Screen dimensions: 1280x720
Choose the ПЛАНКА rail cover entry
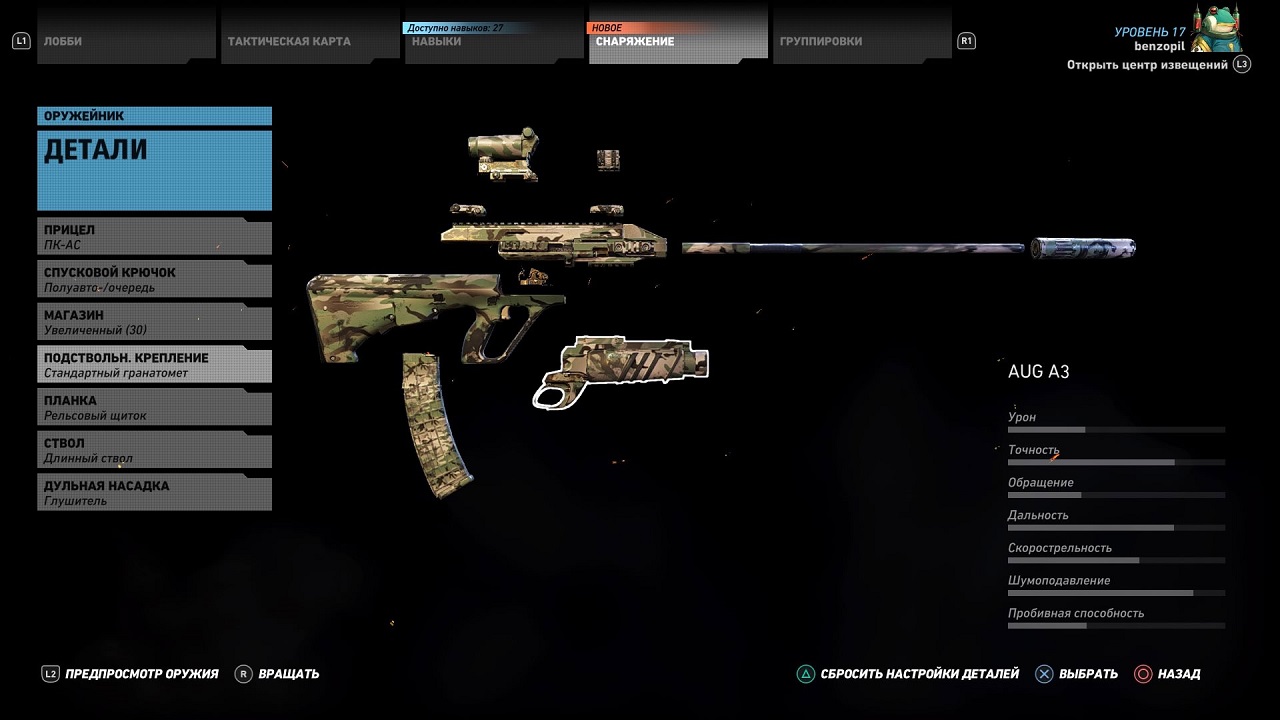[155, 408]
